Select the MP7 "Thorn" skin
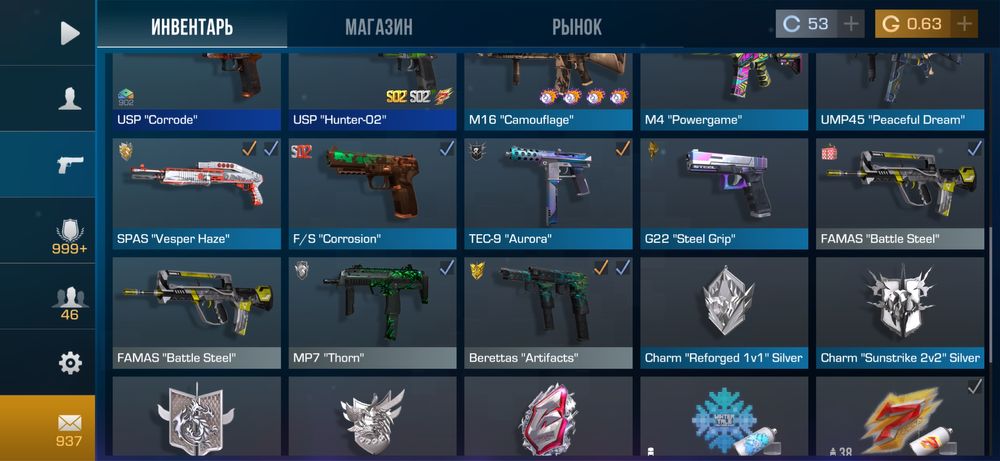This screenshot has height=461, width=1000. tap(372, 312)
